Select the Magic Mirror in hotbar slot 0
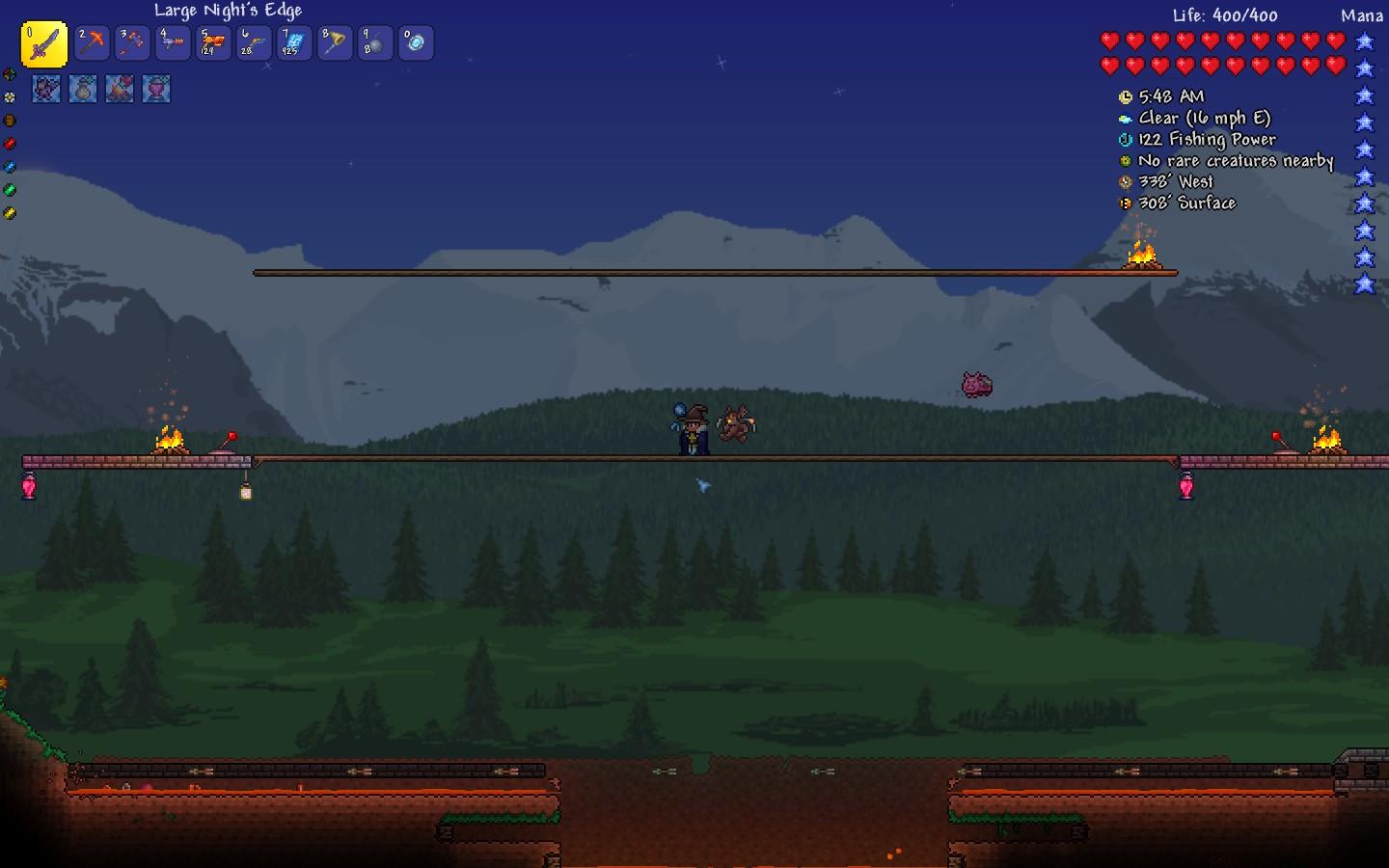This screenshot has height=868, width=1389. (416, 42)
